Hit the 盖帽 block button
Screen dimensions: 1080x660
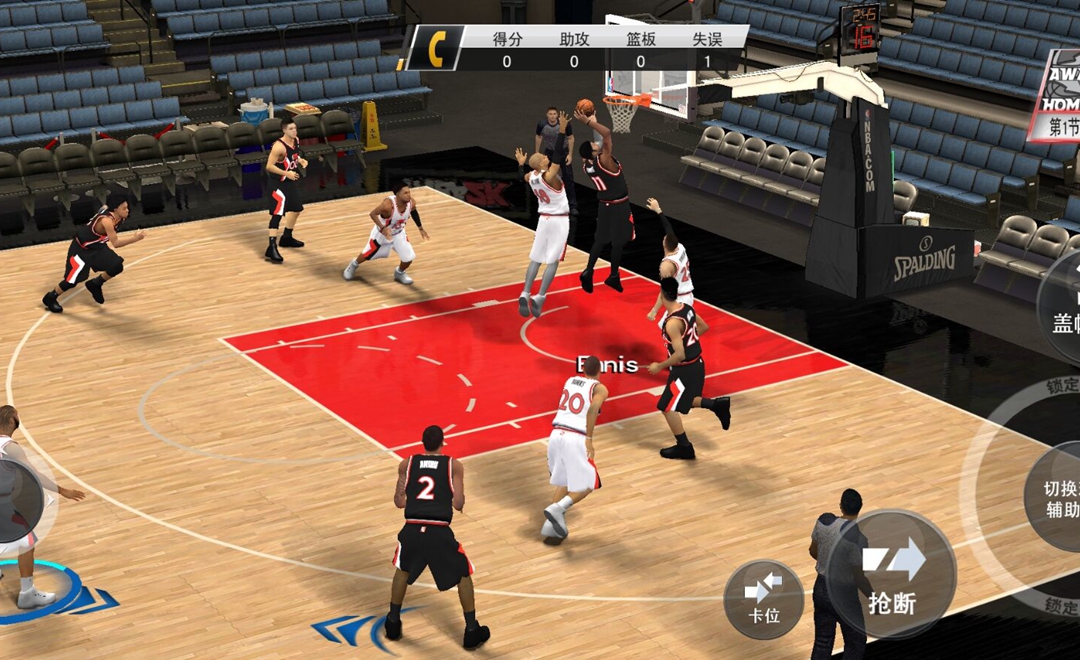click(x=1061, y=303)
